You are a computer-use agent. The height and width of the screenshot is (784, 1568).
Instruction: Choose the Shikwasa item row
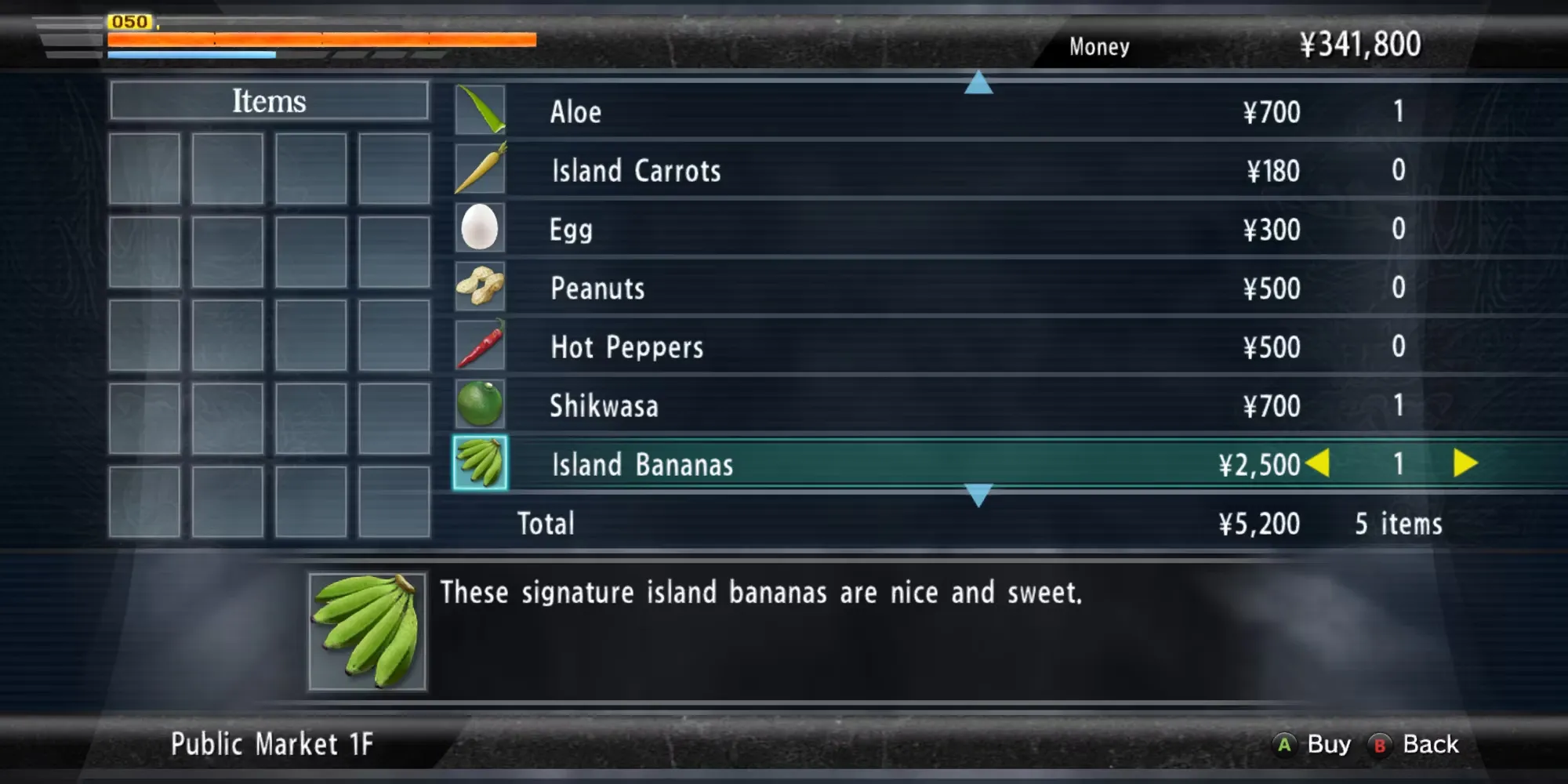click(862, 405)
